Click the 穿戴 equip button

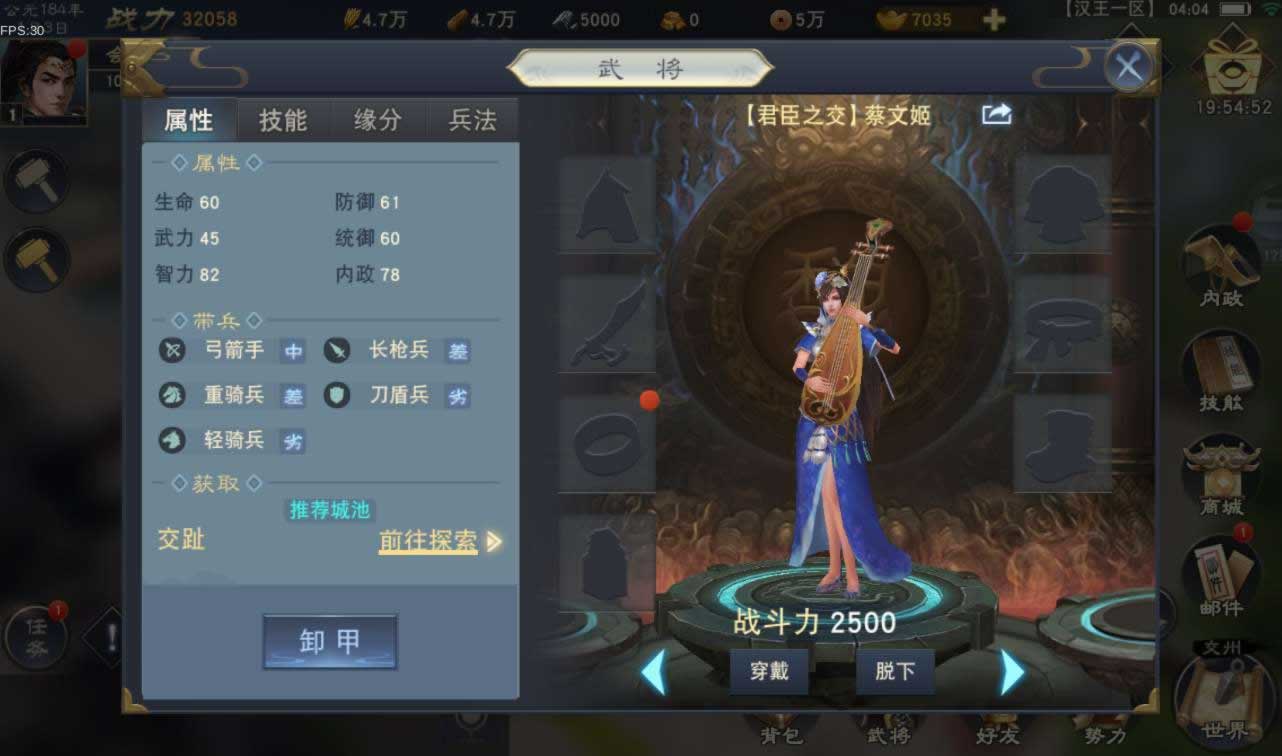tap(769, 671)
